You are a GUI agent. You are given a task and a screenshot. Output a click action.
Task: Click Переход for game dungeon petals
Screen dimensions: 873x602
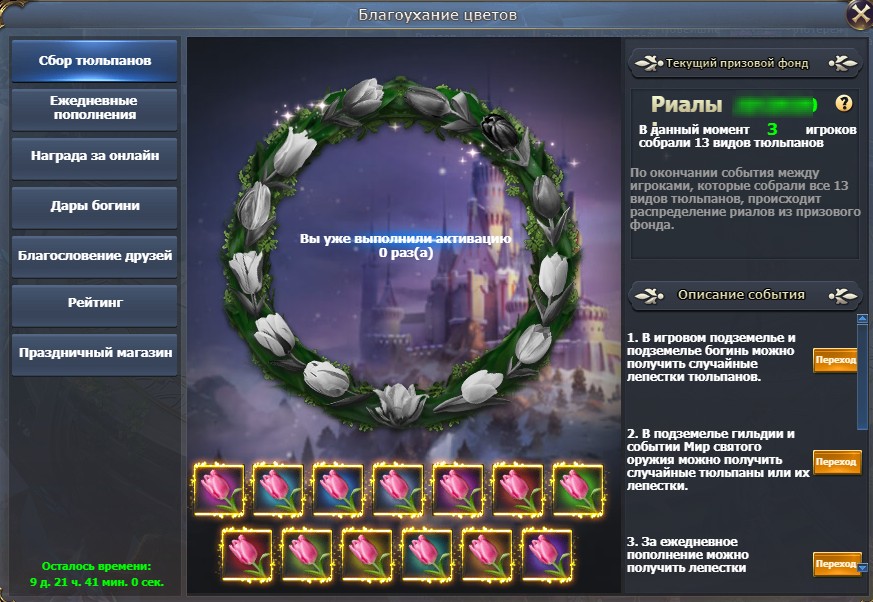click(x=835, y=360)
